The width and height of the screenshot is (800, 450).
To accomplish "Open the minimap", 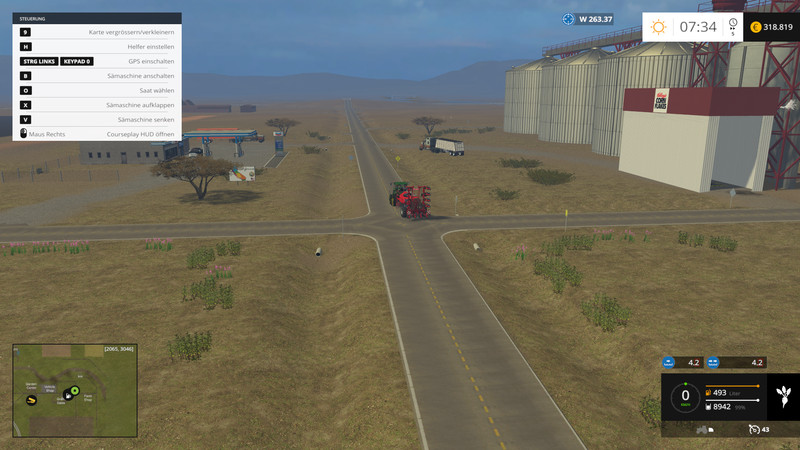I will 74,390.
